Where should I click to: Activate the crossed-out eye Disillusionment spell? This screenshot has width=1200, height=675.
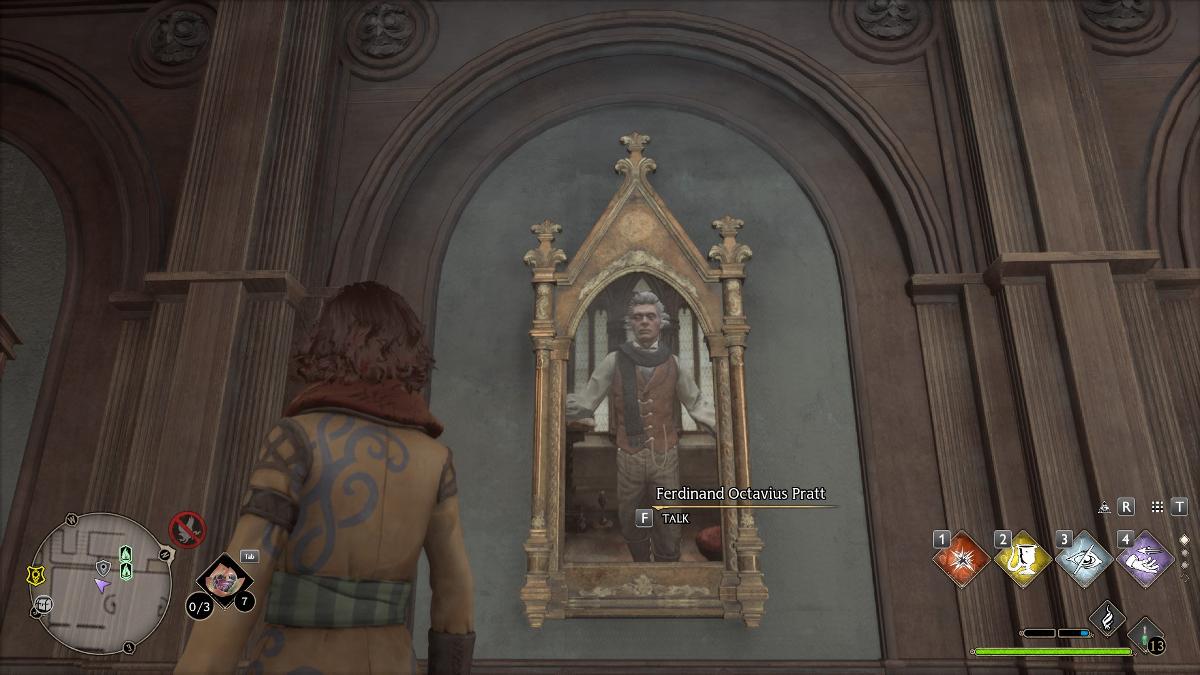tap(1084, 560)
